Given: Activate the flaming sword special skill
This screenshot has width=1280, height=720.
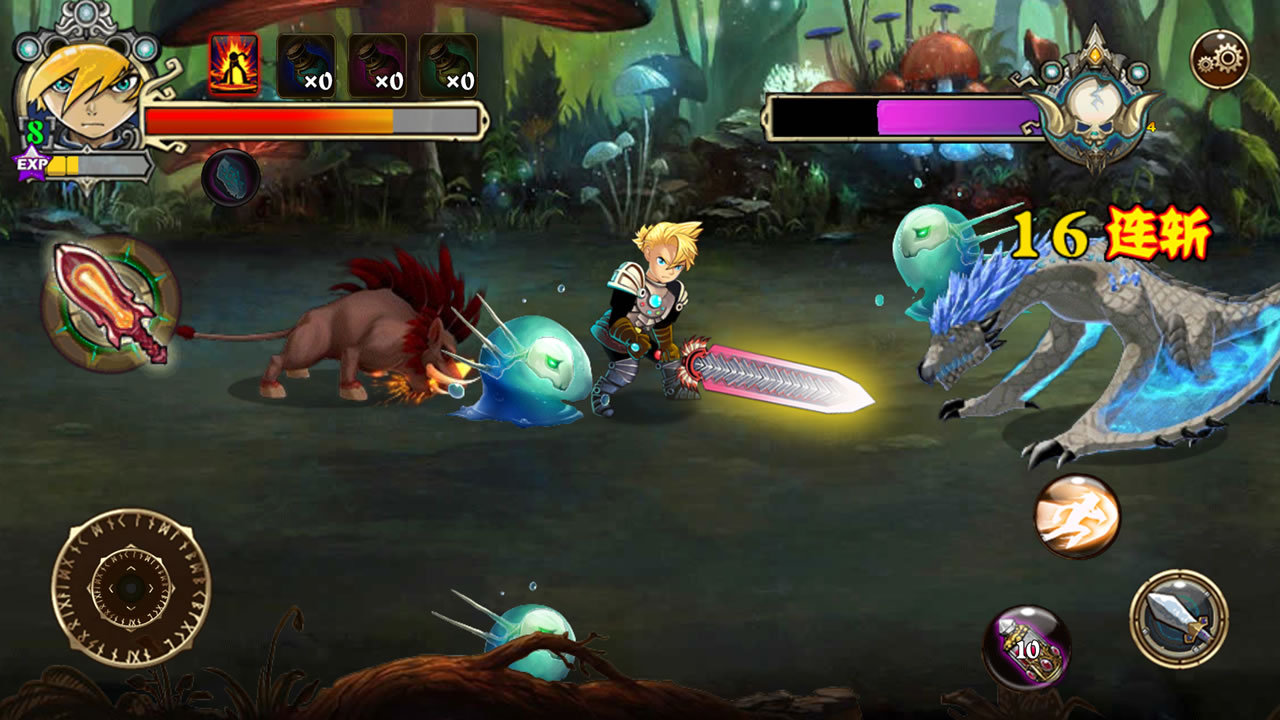Looking at the screenshot, I should (x=111, y=304).
